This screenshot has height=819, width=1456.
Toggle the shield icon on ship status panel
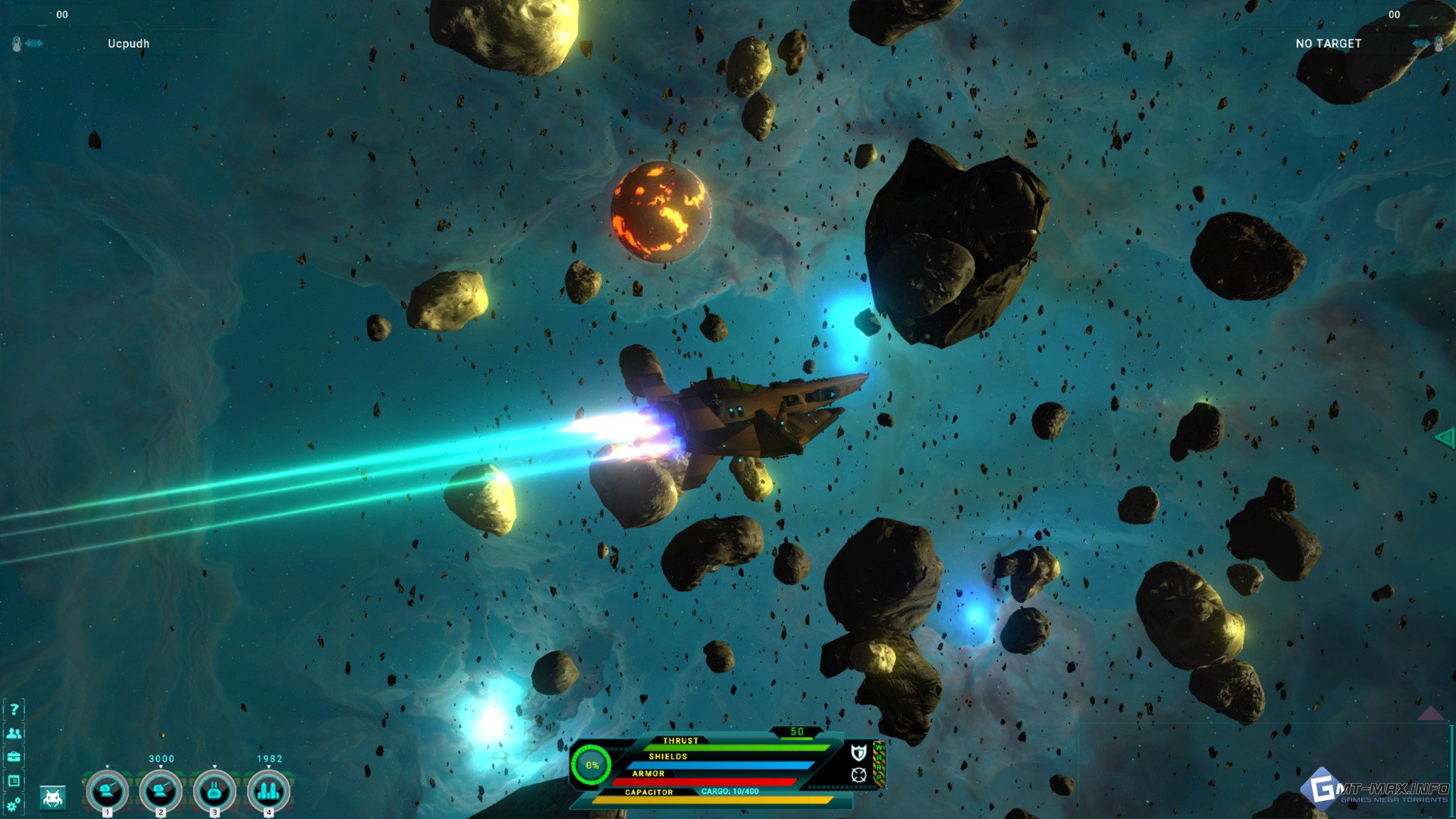[858, 752]
